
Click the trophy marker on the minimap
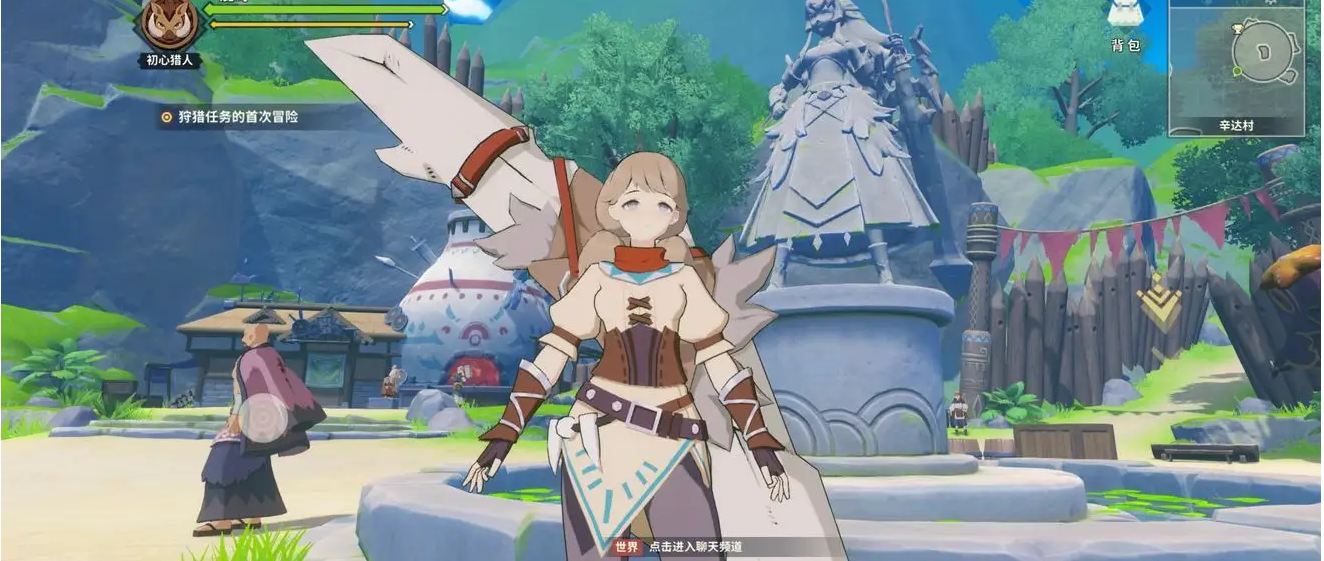(x=1238, y=28)
